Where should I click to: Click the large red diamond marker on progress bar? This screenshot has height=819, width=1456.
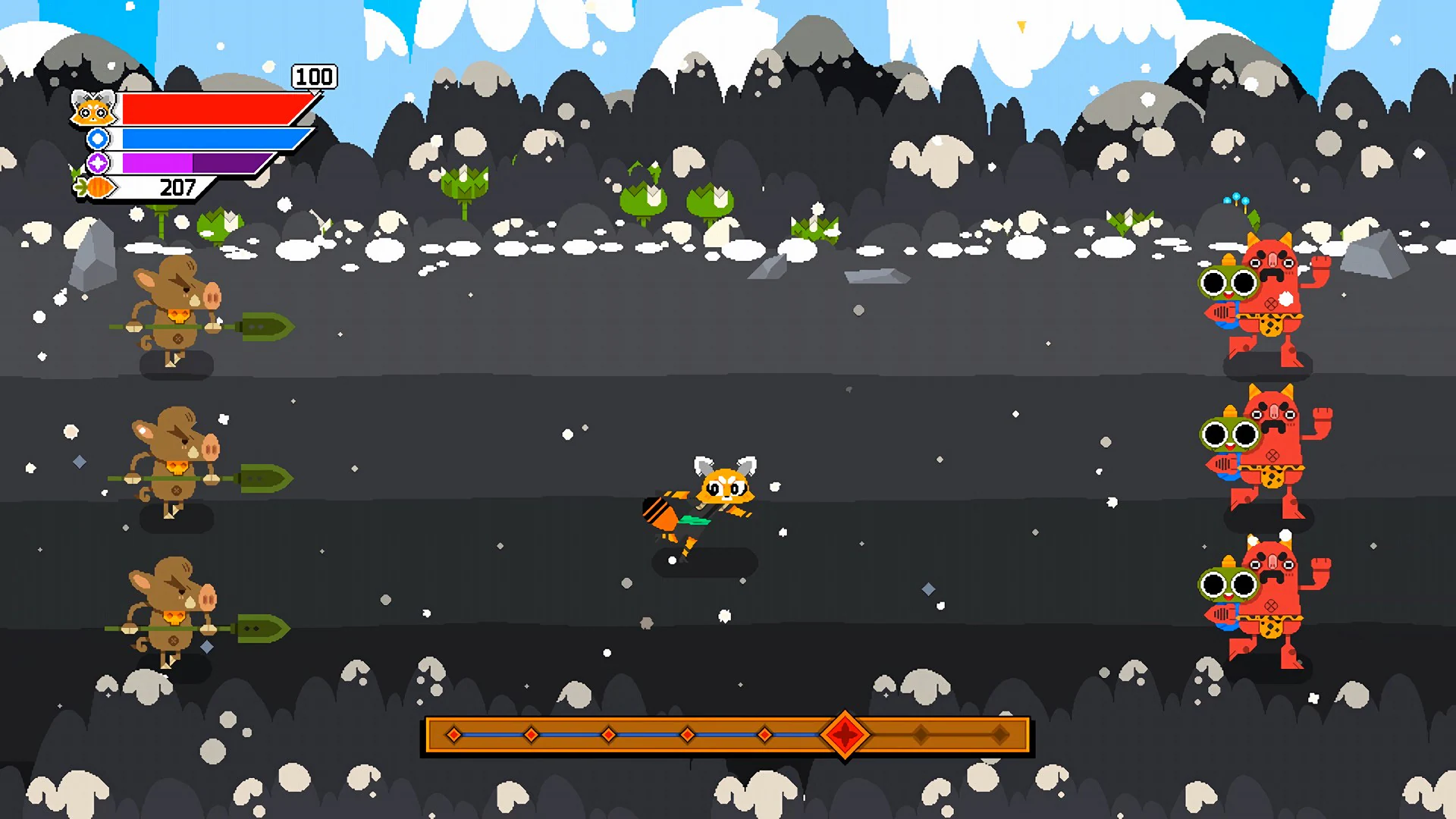(x=844, y=734)
